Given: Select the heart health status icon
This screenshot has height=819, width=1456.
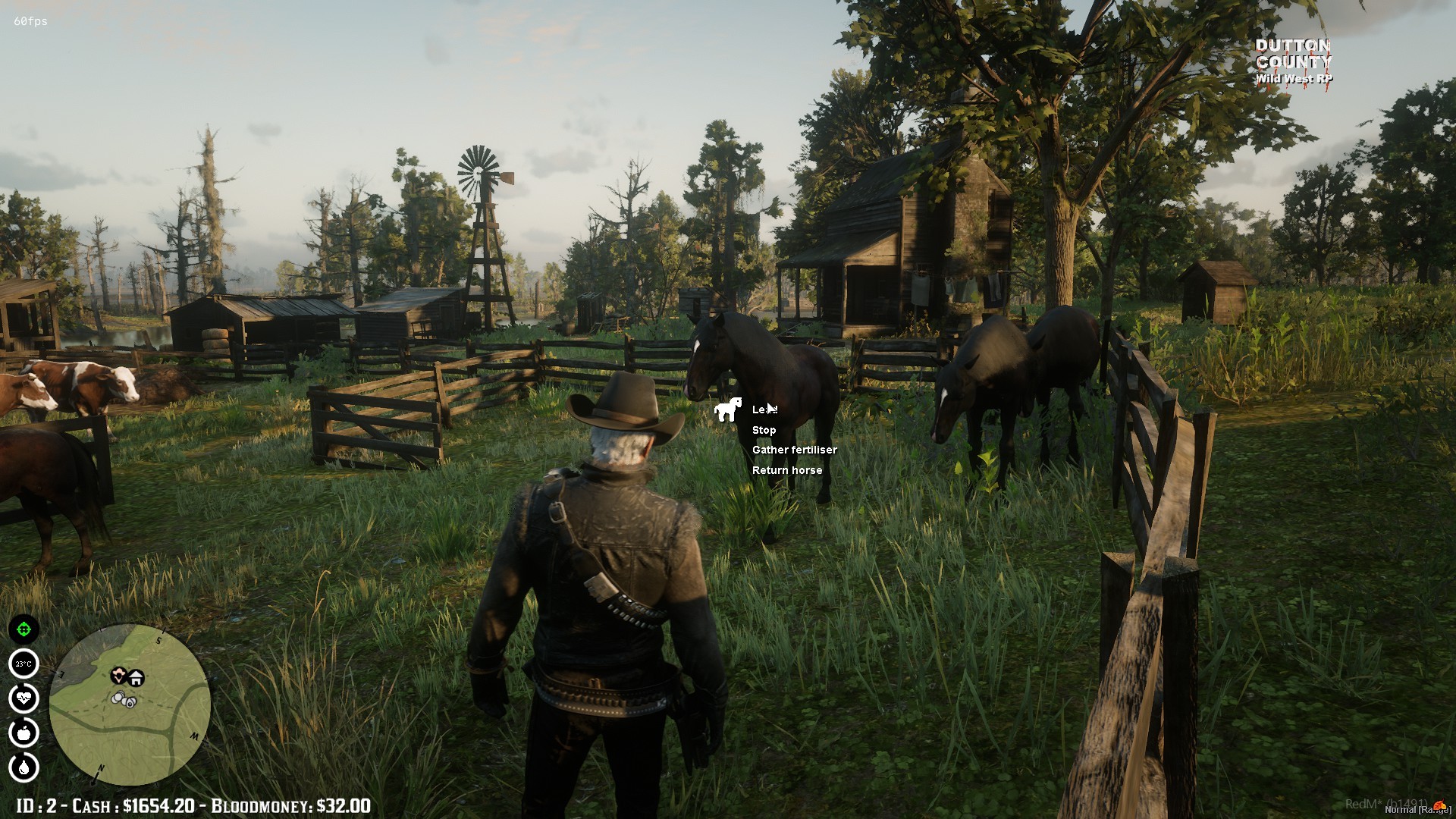Looking at the screenshot, I should [24, 698].
